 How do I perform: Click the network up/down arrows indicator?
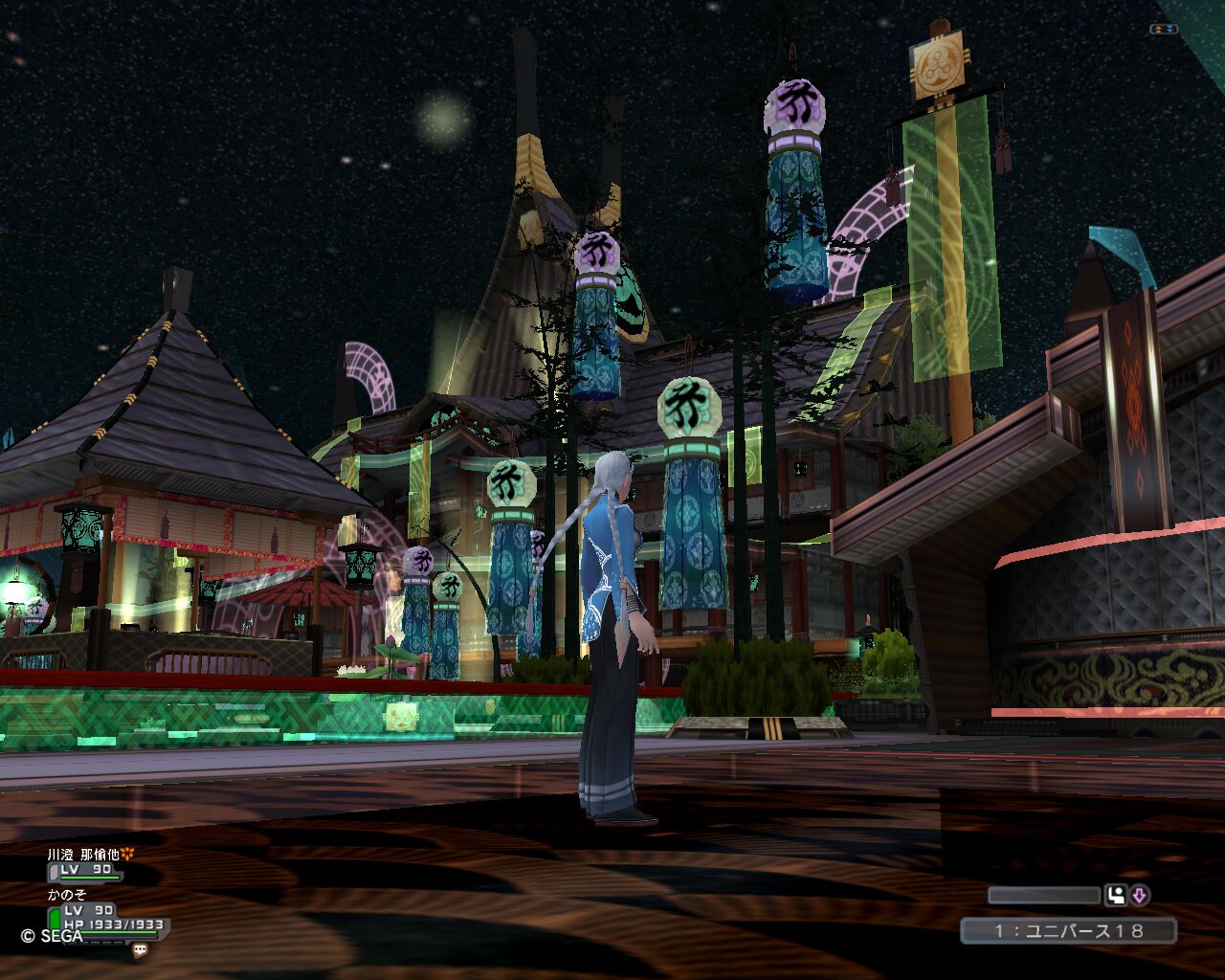pos(1163,30)
